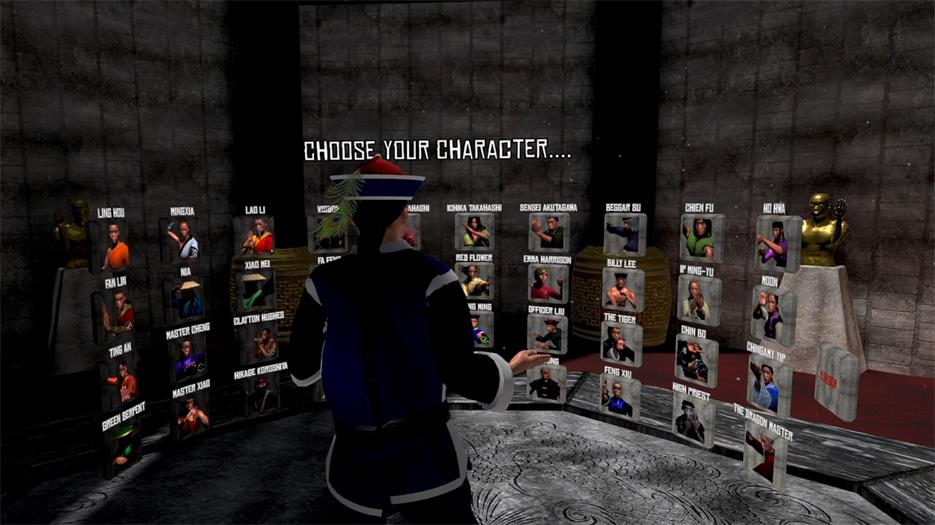Select the Chien Fu portrait
Viewport: 935px width, 525px height.
(700, 238)
